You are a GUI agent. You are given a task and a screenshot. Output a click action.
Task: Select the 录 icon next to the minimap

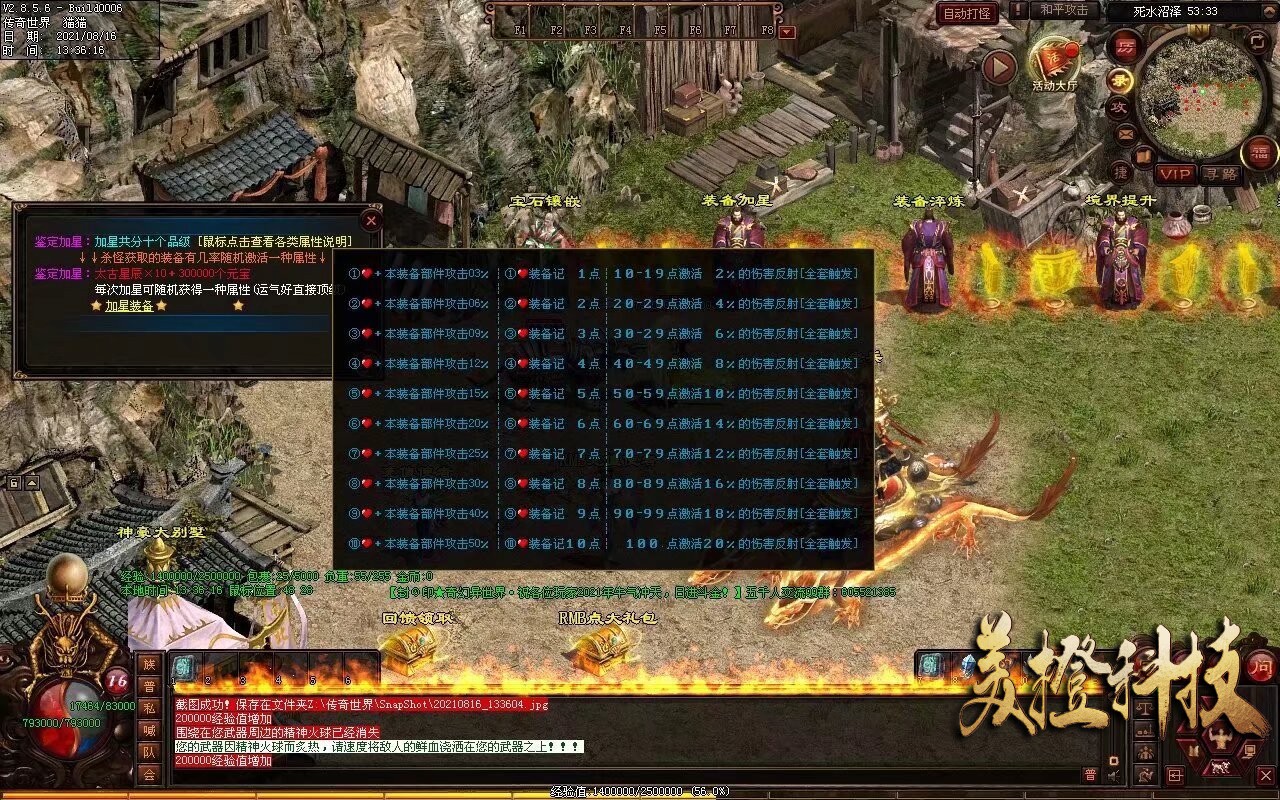(x=1121, y=80)
